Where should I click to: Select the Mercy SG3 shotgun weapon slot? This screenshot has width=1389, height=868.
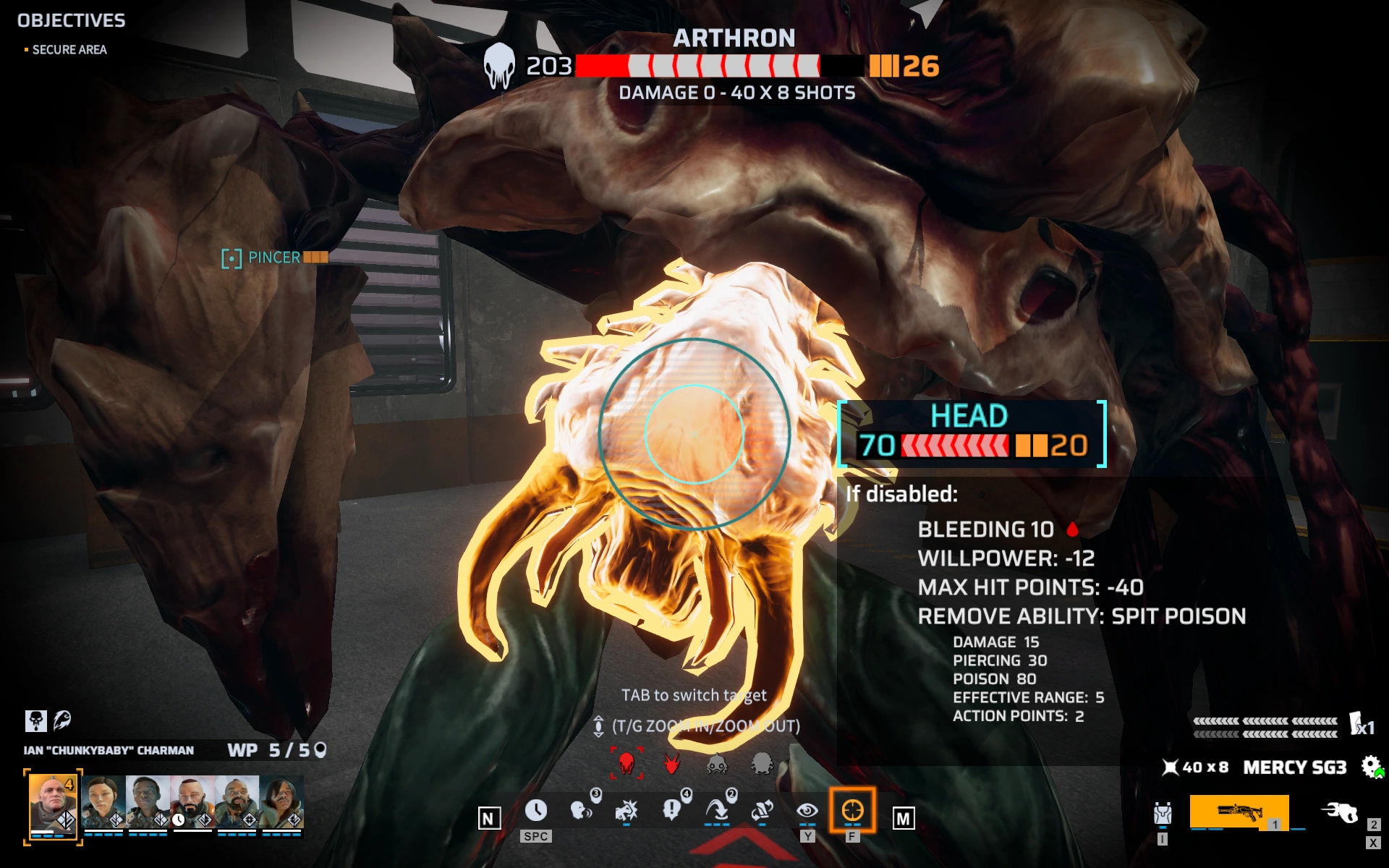click(1239, 812)
